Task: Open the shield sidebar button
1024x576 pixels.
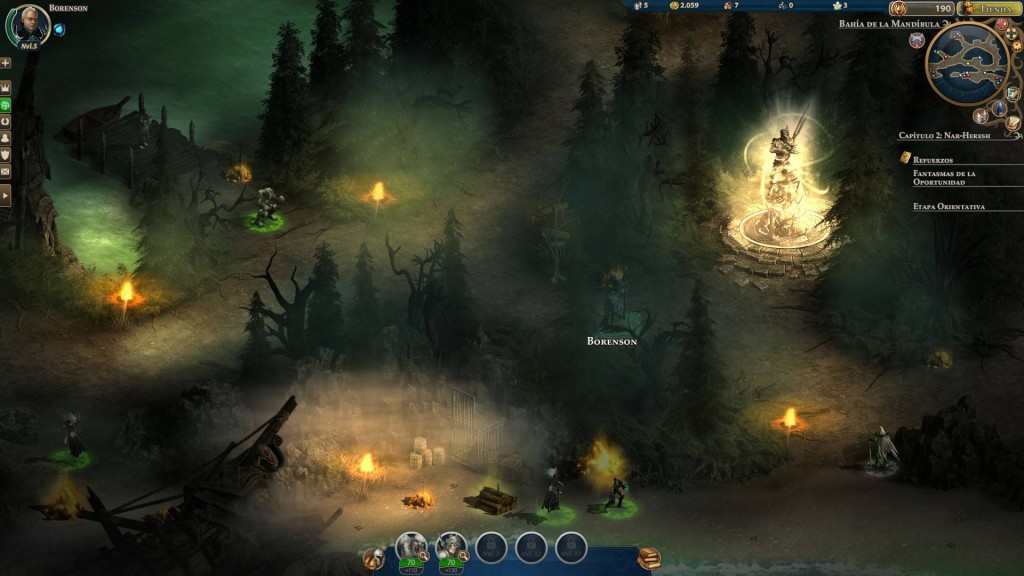Action: point(6,138)
